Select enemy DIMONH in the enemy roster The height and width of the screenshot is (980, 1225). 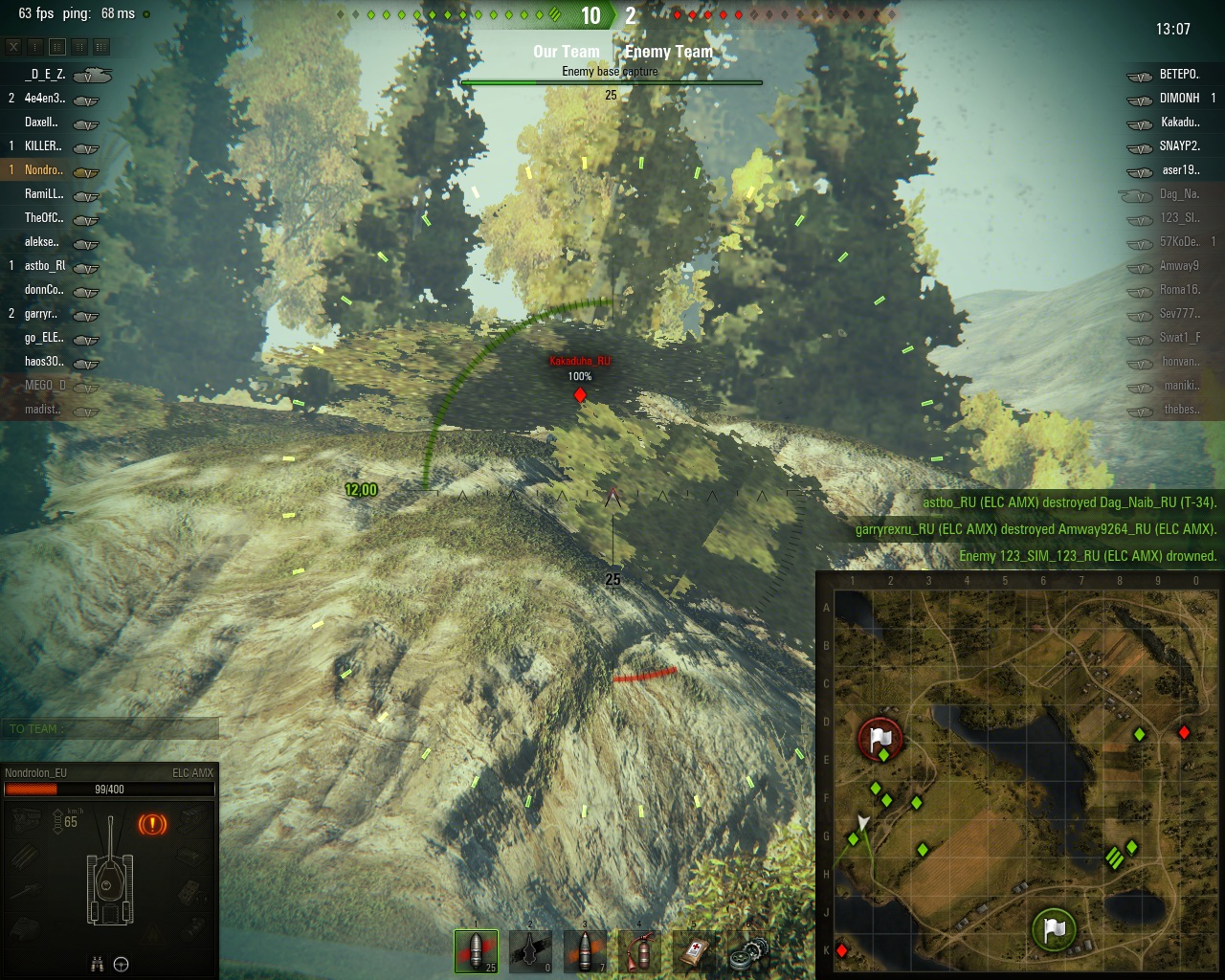point(1179,98)
